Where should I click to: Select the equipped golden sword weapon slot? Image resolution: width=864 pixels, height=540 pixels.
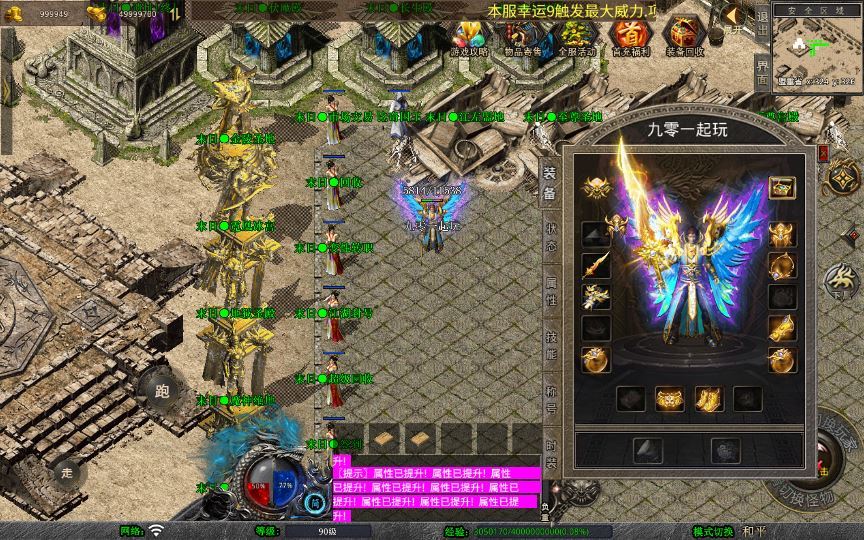pos(596,265)
